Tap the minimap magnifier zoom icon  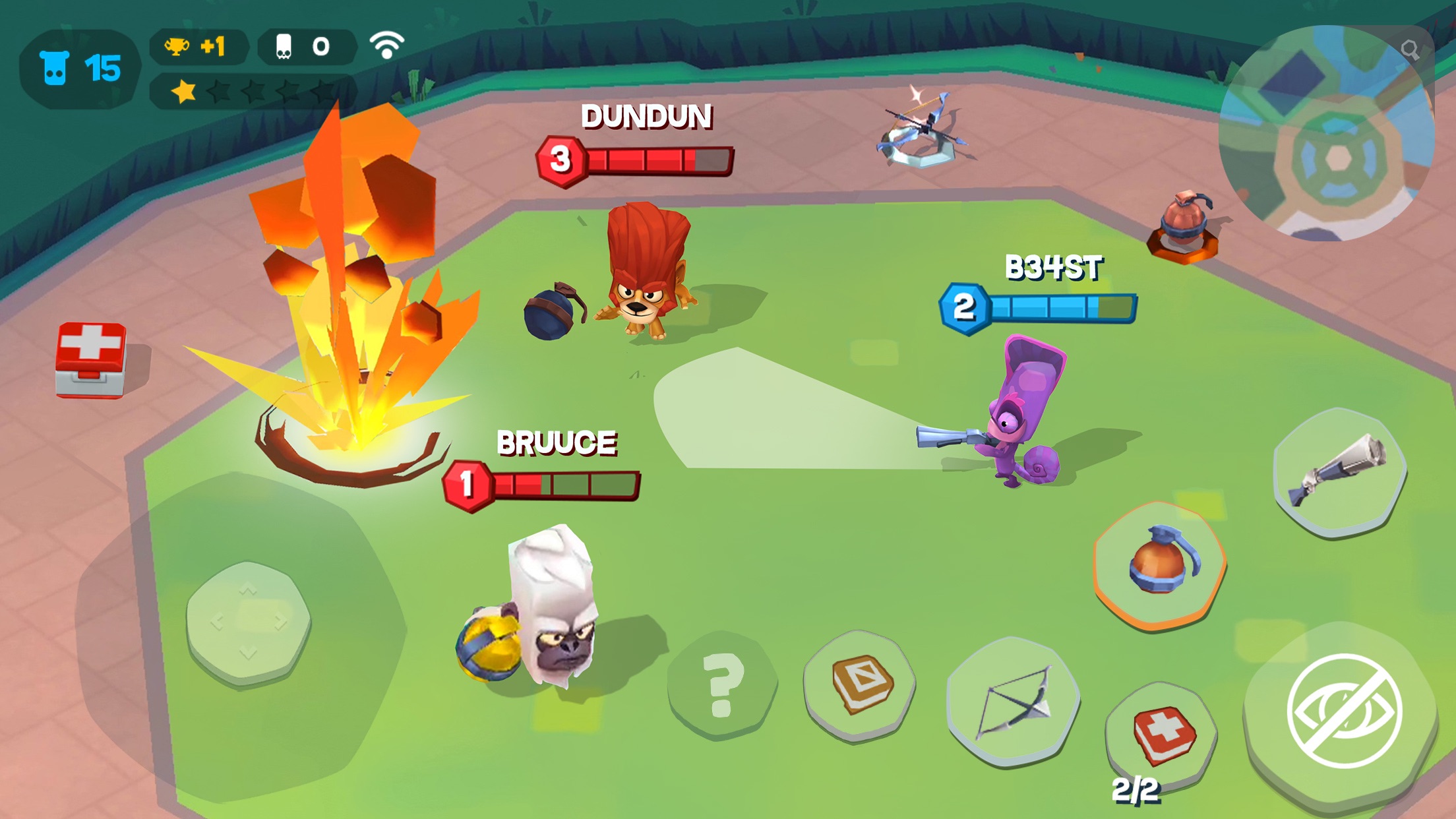(x=1409, y=49)
